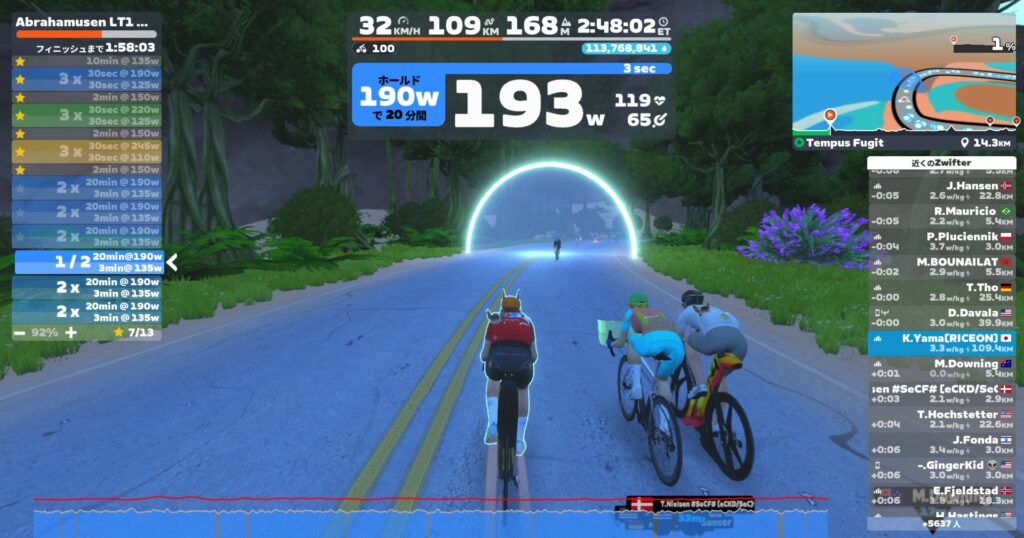Open the Tempus Fugit minimap
This screenshot has height=538, width=1024.
coord(903,75)
